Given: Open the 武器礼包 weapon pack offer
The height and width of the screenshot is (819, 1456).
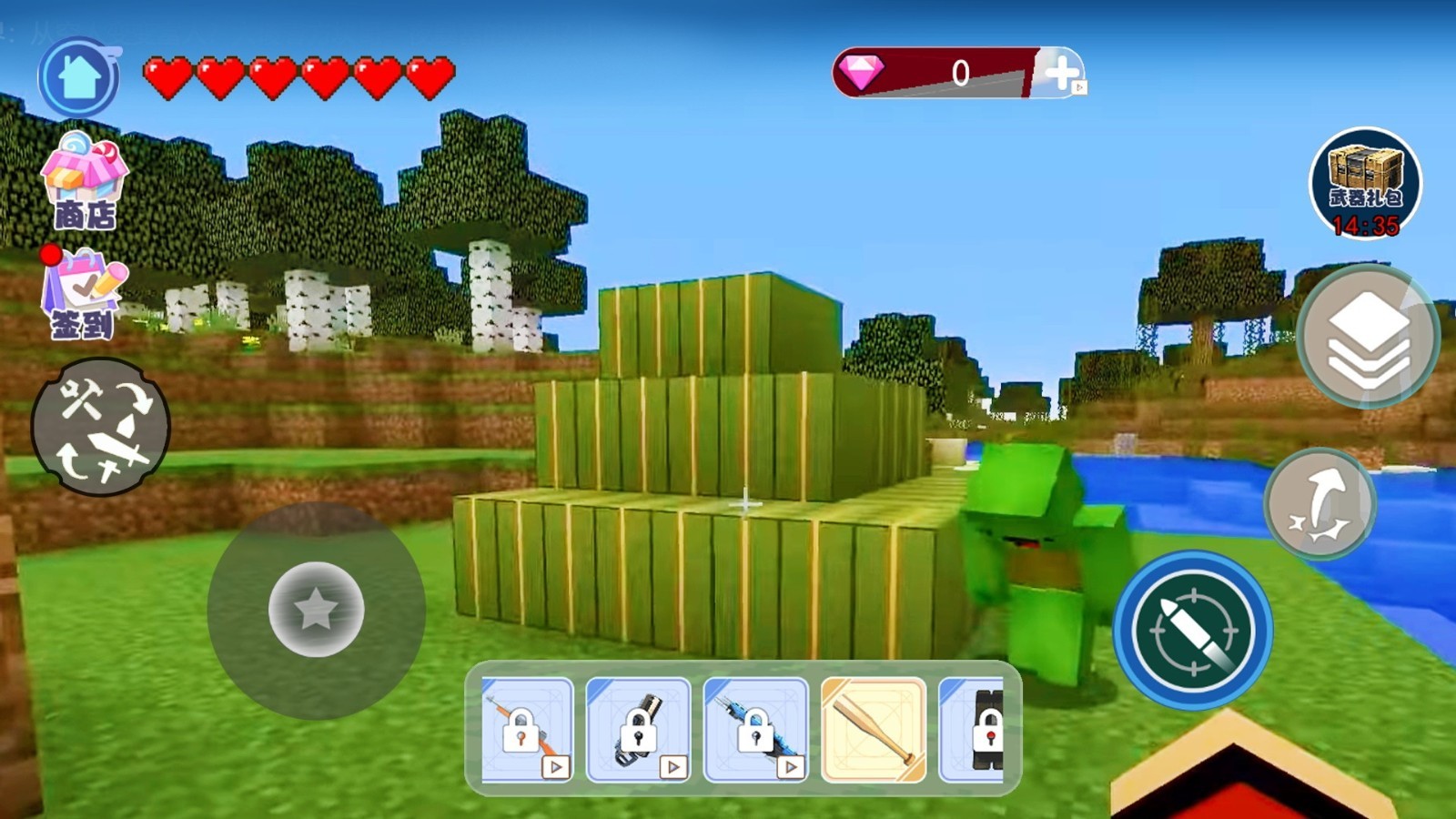Looking at the screenshot, I should pyautogui.click(x=1364, y=184).
